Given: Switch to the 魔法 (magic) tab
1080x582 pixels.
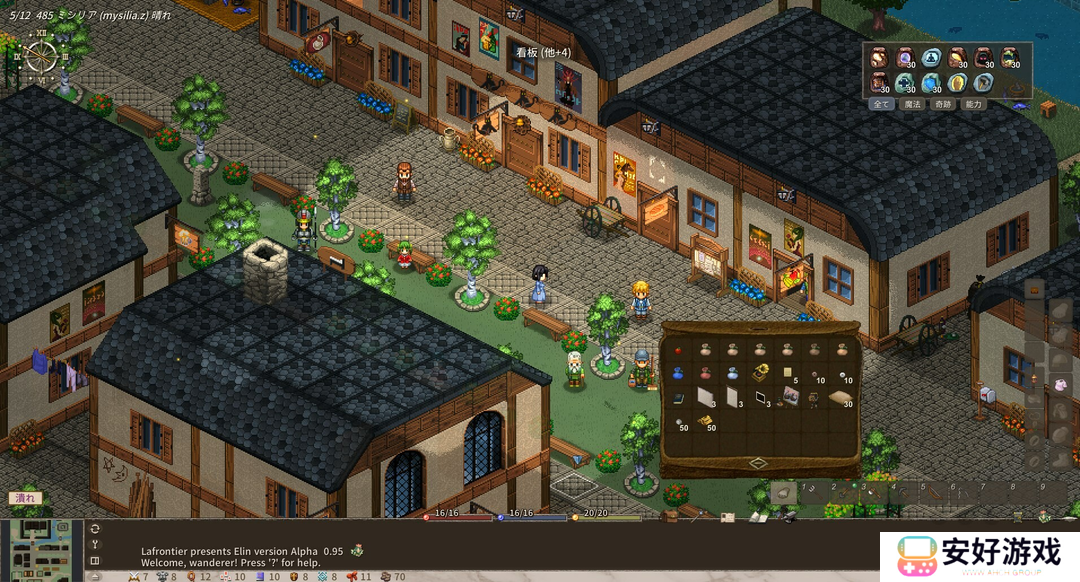Looking at the screenshot, I should click(x=912, y=104).
